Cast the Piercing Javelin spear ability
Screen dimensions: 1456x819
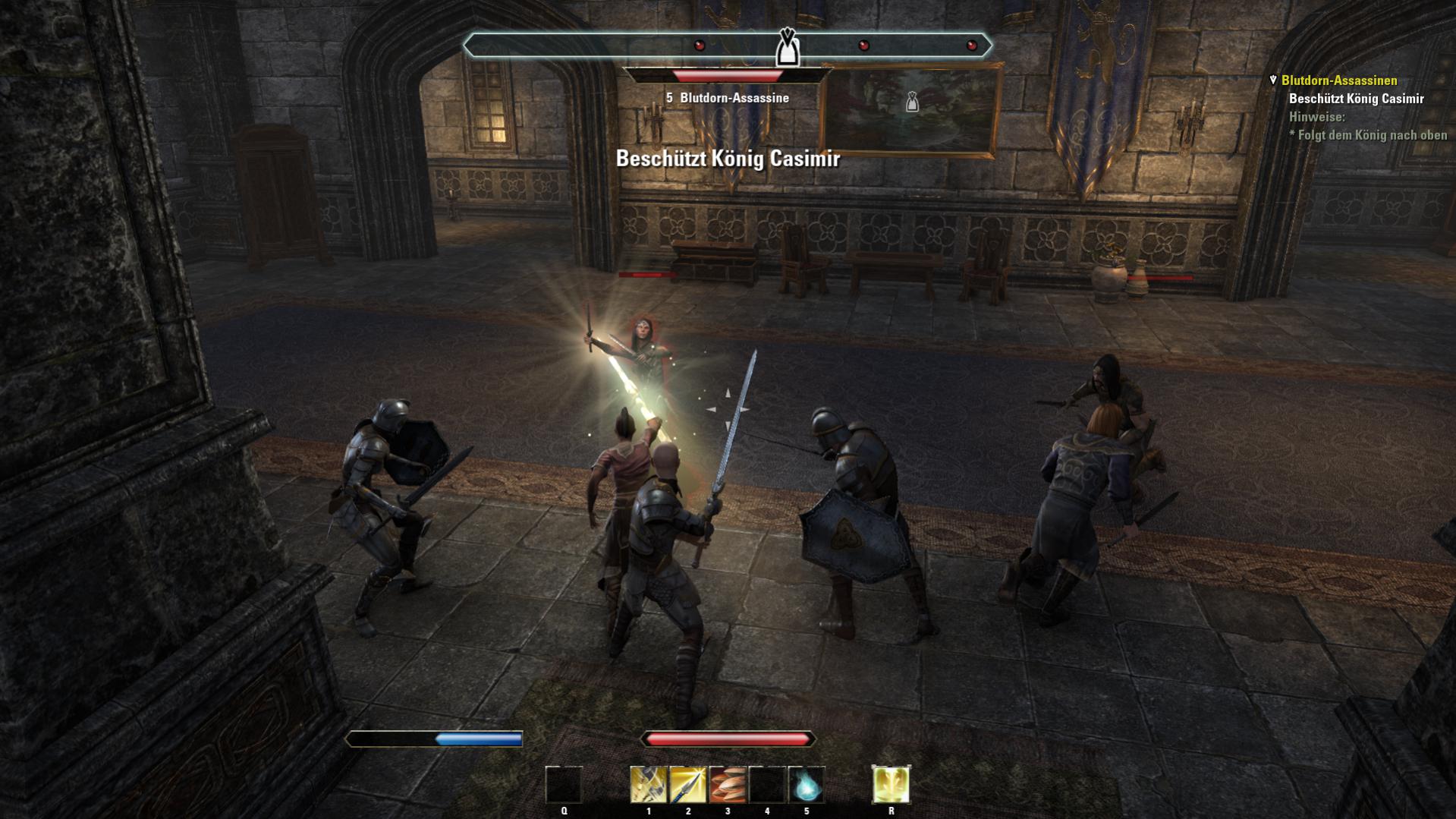pyautogui.click(x=687, y=784)
